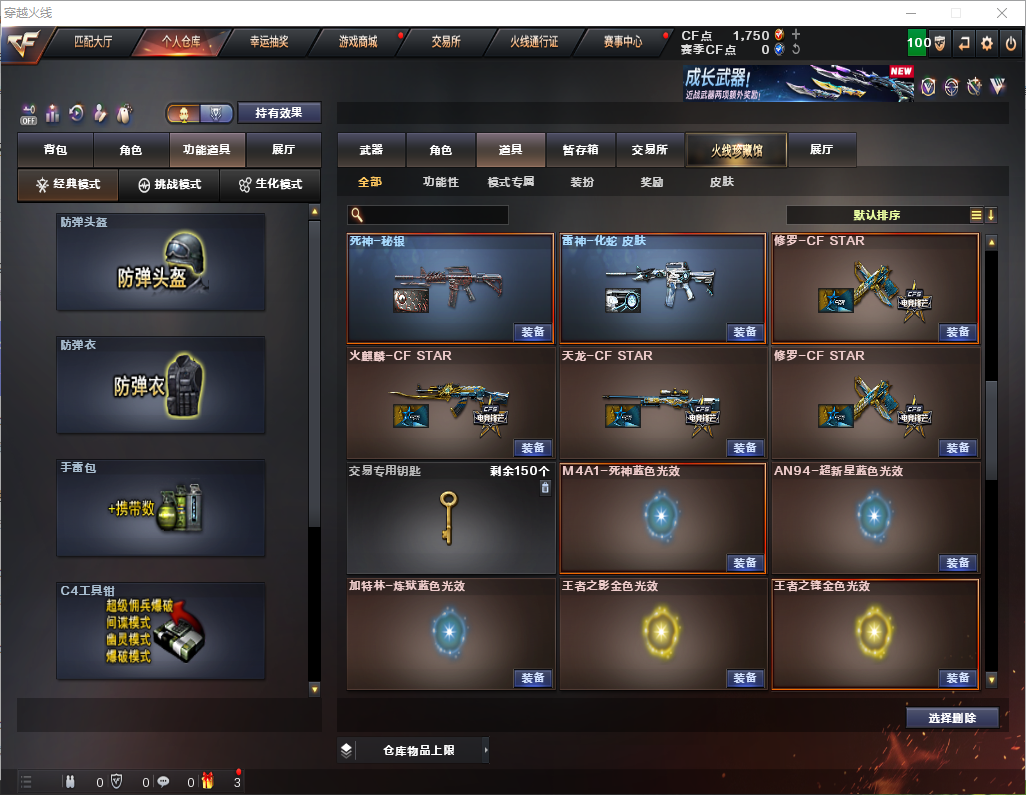This screenshot has width=1026, height=795.
Task: Filter items by 皮肤 category
Action: pyautogui.click(x=721, y=182)
